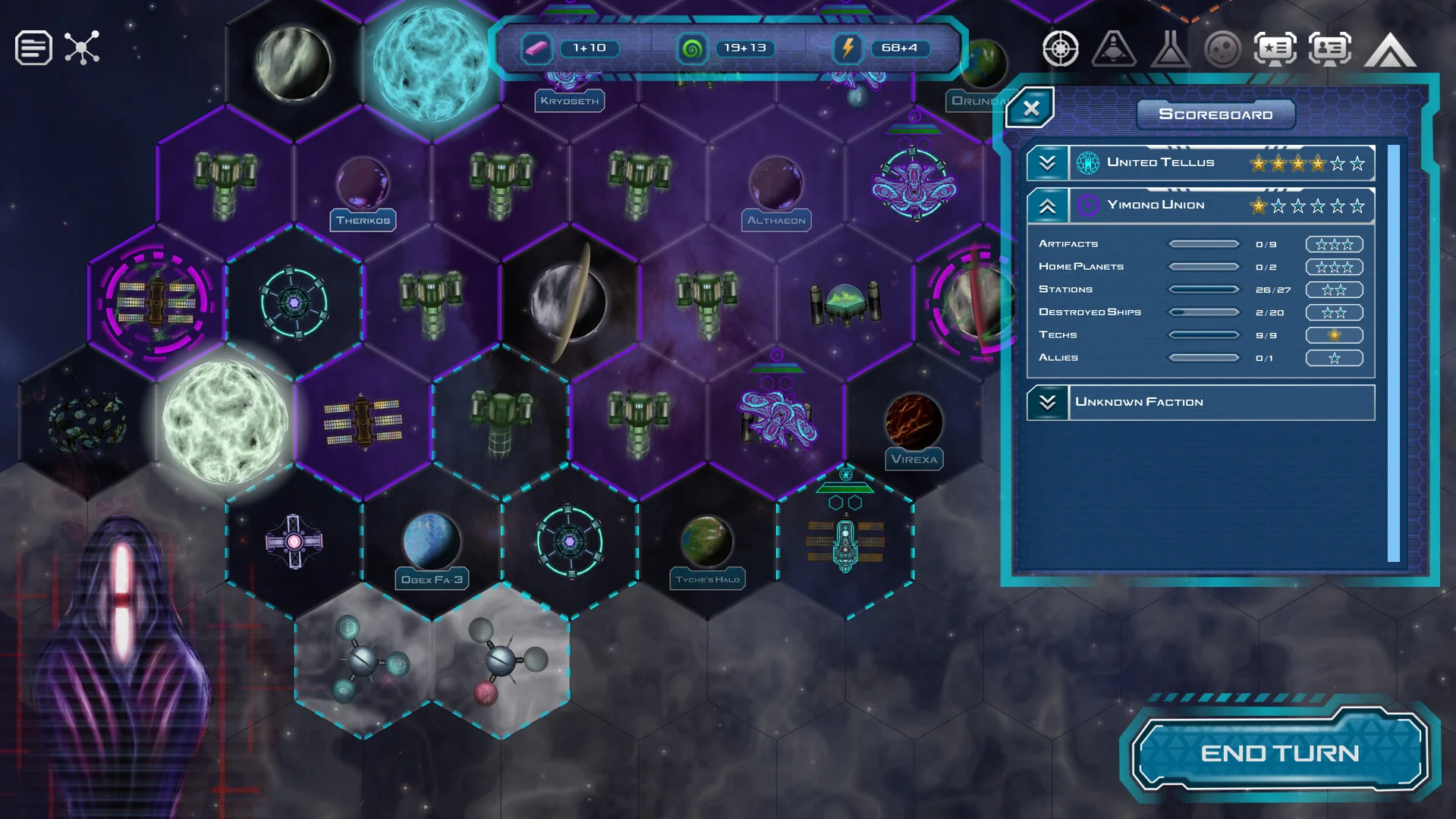This screenshot has height=819, width=1456.
Task: Open the research flask icon
Action: pyautogui.click(x=1169, y=49)
